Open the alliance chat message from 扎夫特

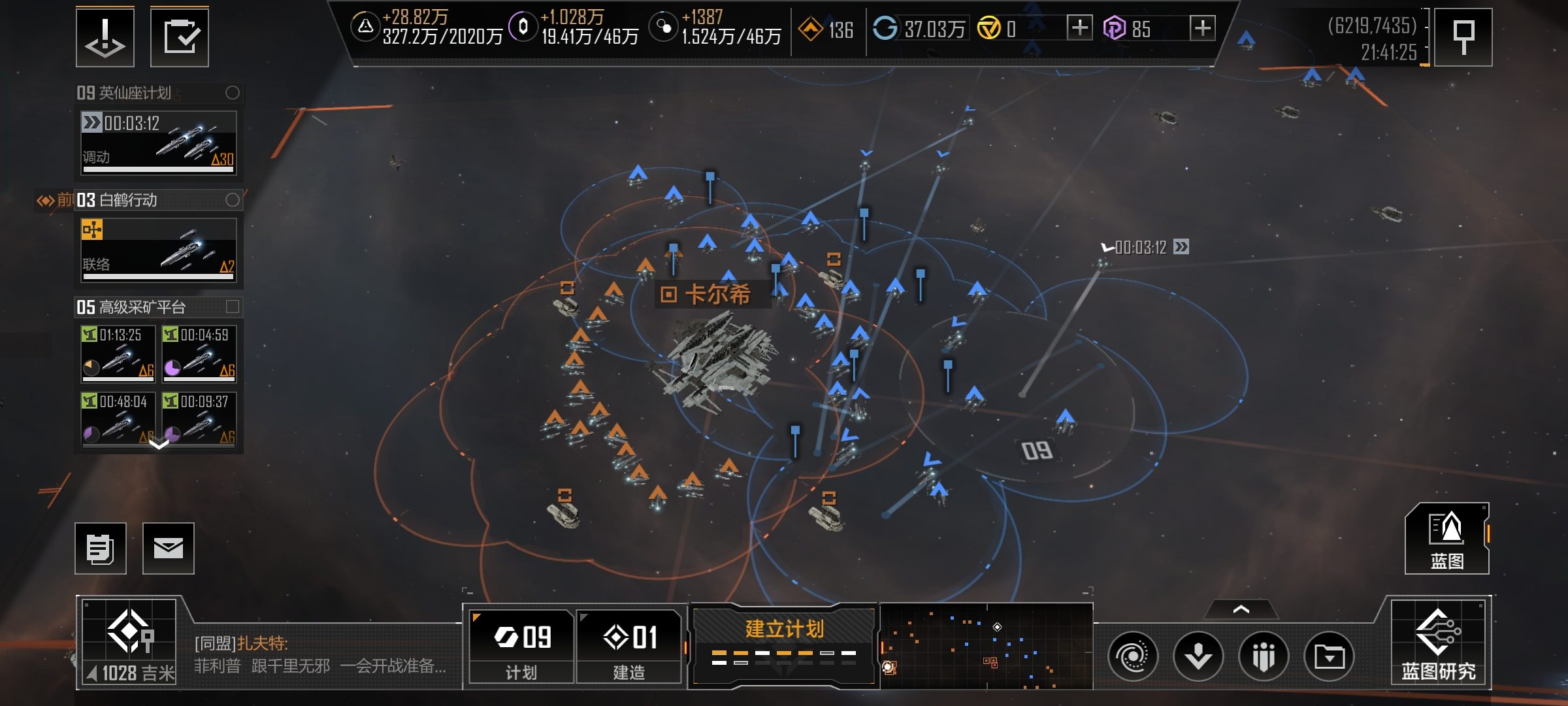pos(320,655)
